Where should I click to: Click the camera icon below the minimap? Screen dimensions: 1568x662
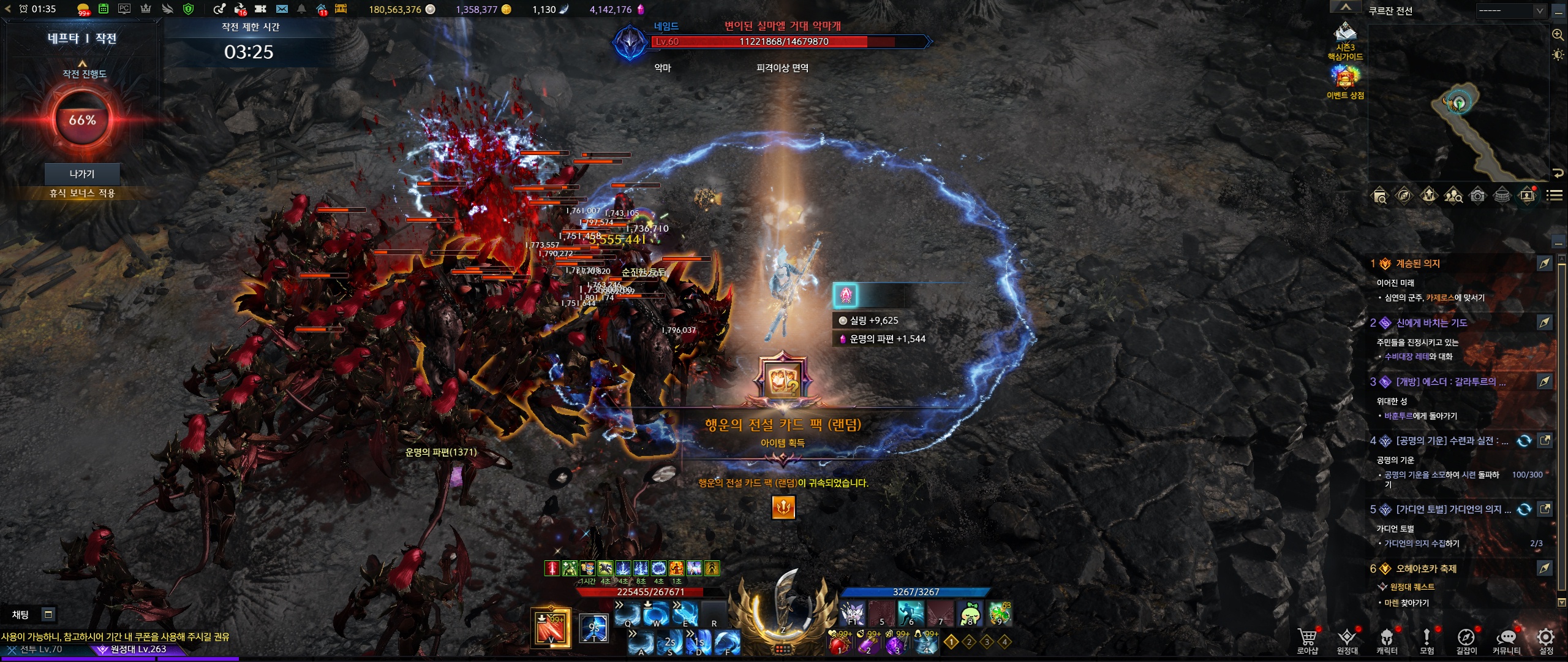point(1478,196)
